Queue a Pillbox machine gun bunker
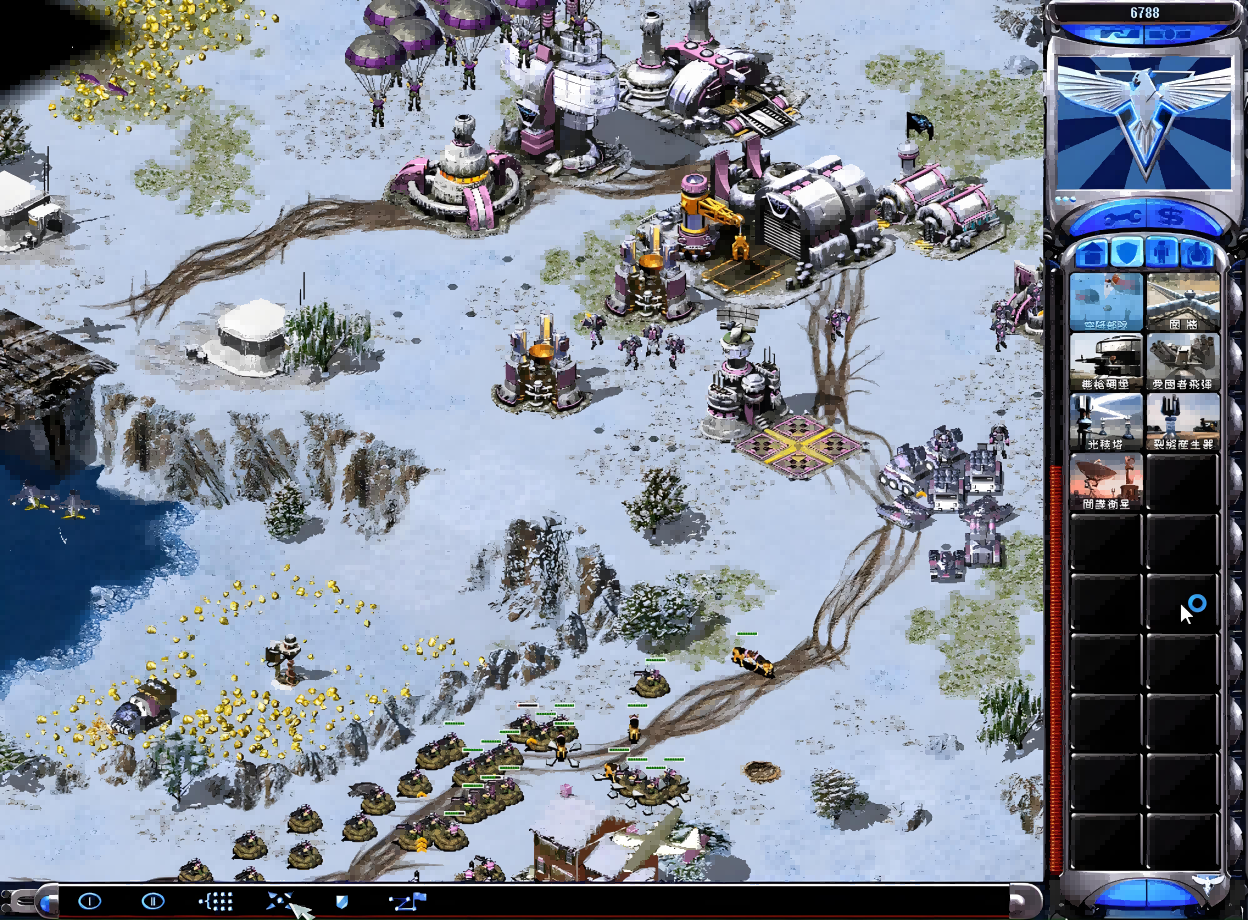 [1106, 362]
